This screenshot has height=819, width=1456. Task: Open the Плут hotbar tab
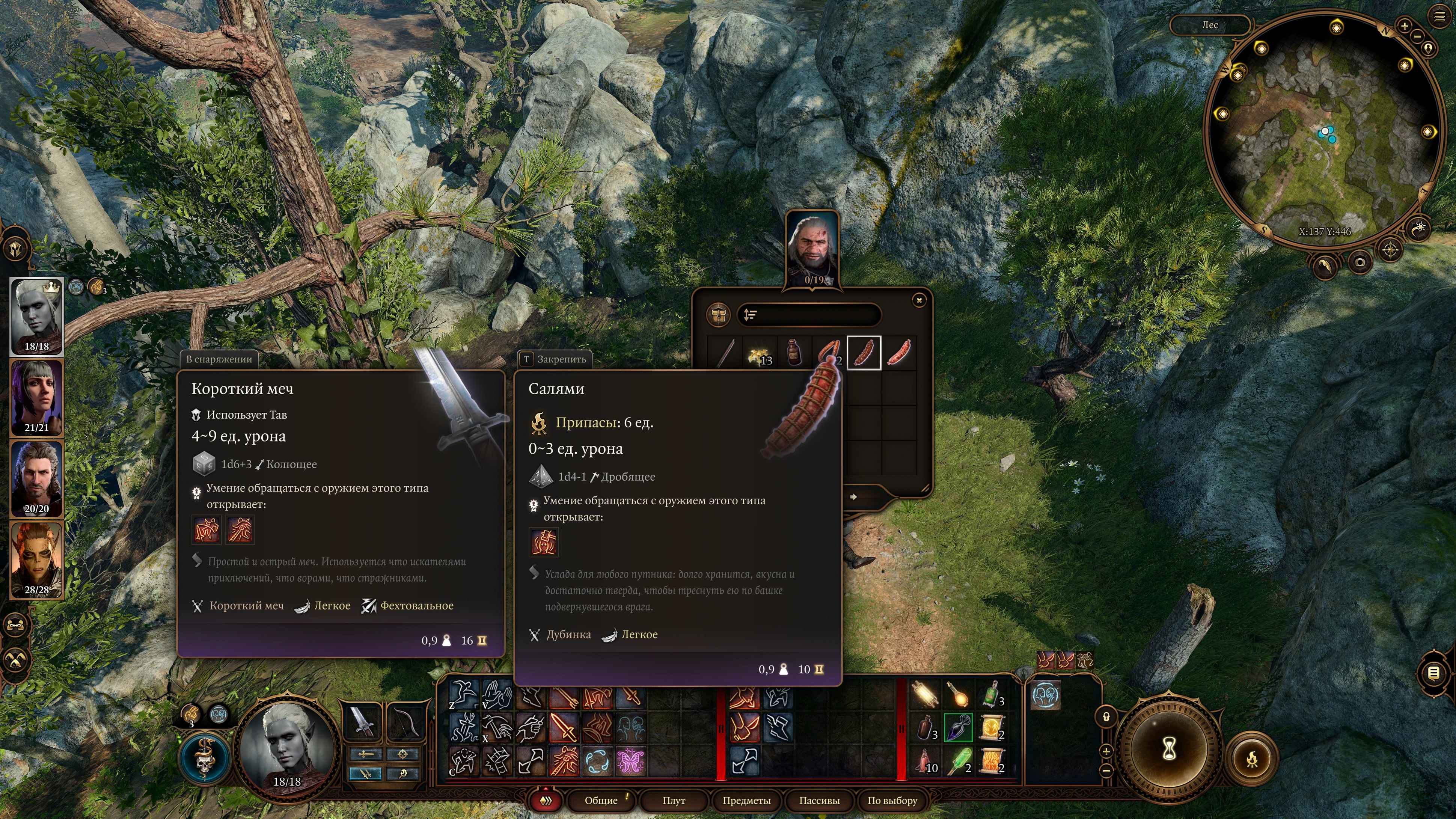click(674, 800)
